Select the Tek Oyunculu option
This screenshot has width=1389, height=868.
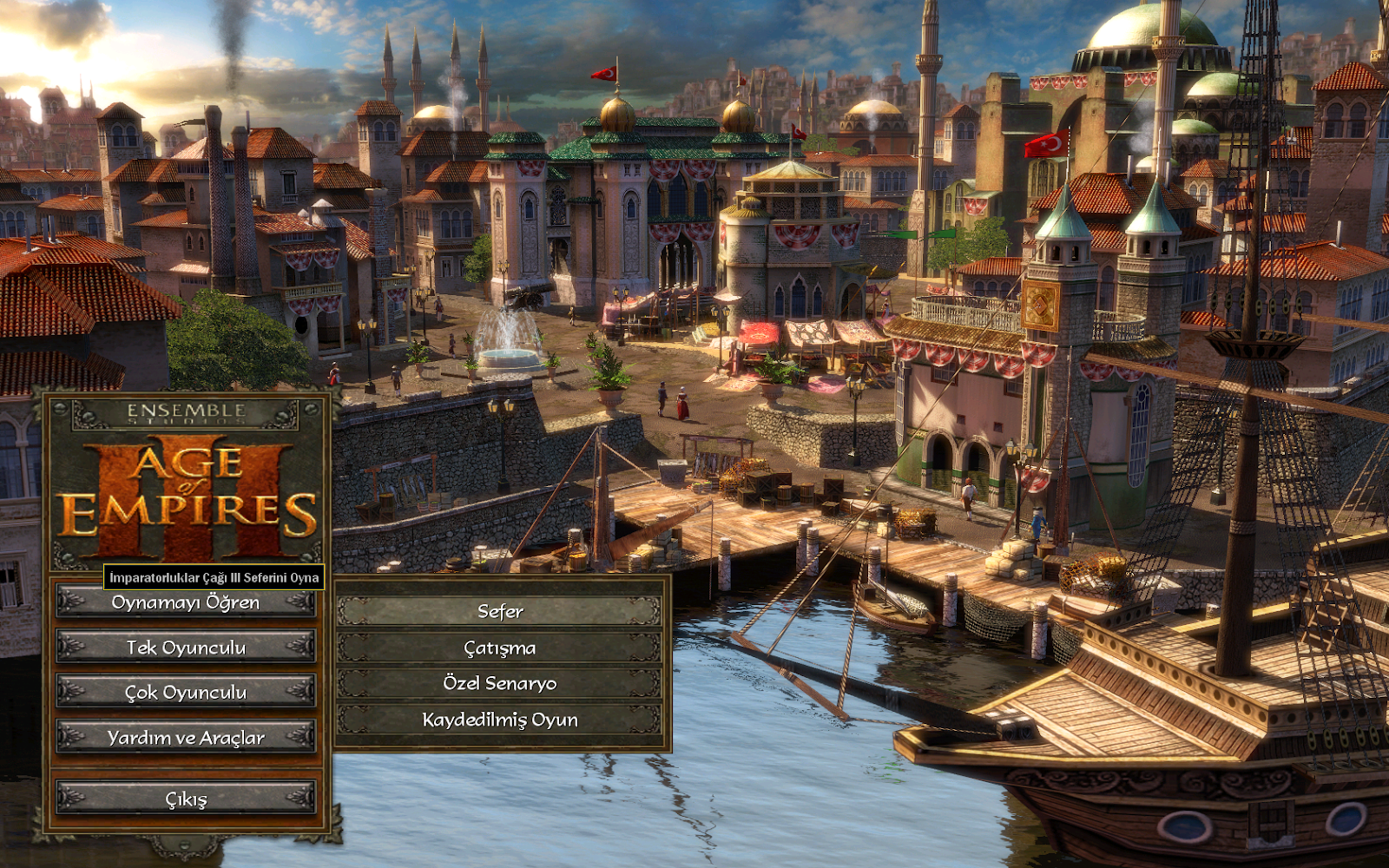(x=186, y=648)
